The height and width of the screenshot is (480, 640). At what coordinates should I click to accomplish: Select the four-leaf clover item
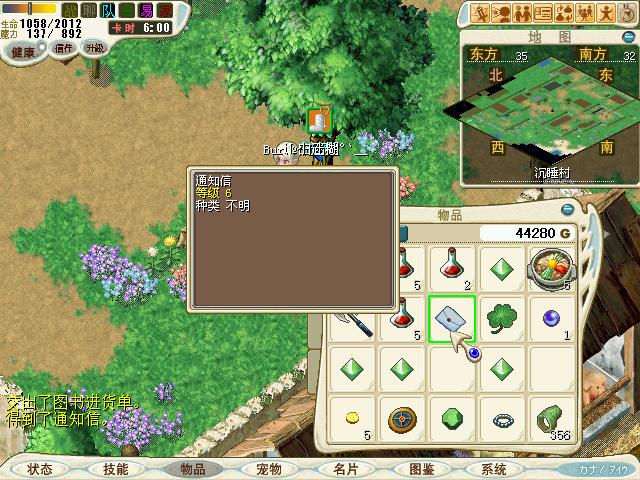(502, 319)
